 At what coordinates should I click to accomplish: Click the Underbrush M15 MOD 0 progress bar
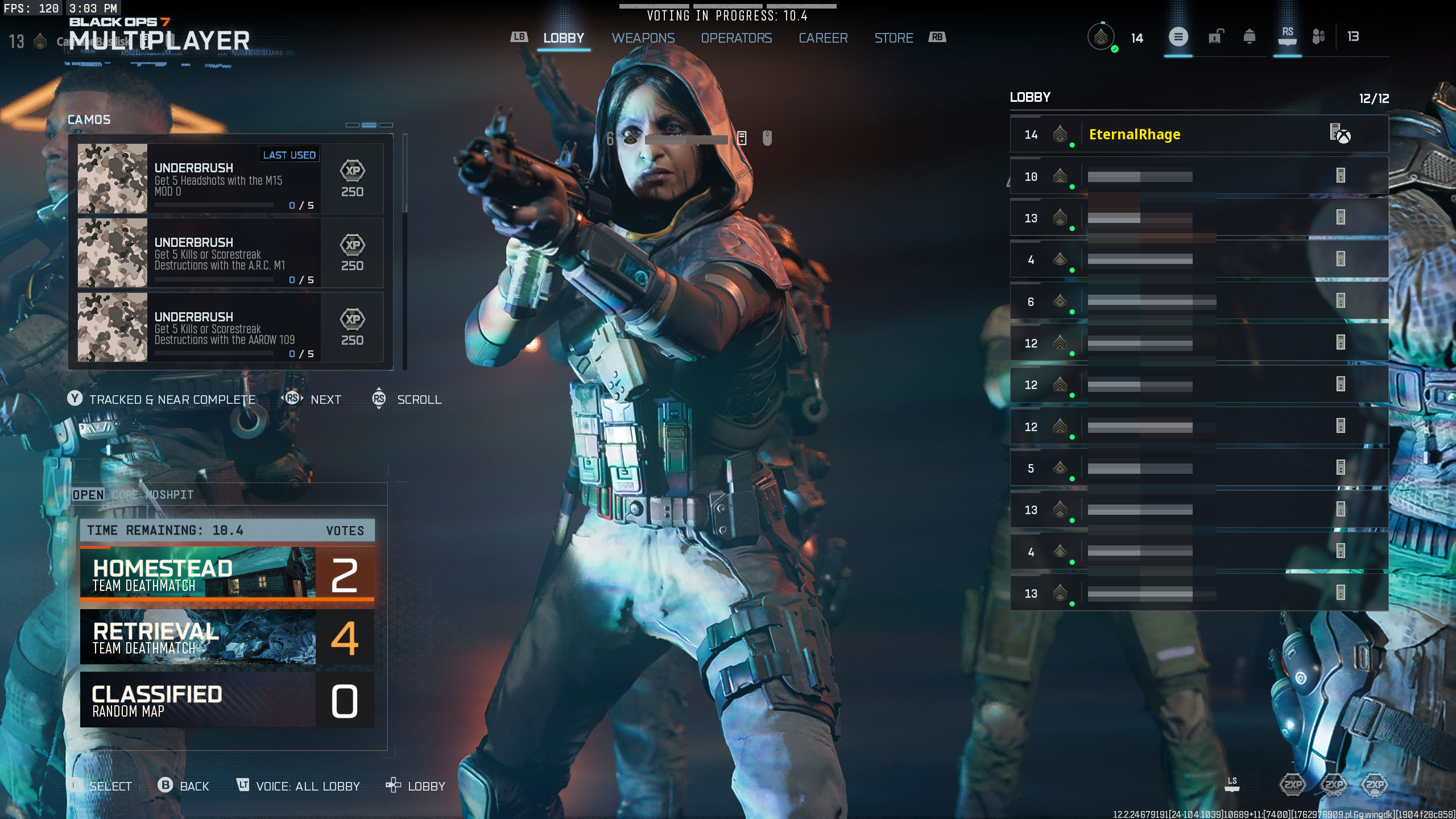[x=215, y=205]
